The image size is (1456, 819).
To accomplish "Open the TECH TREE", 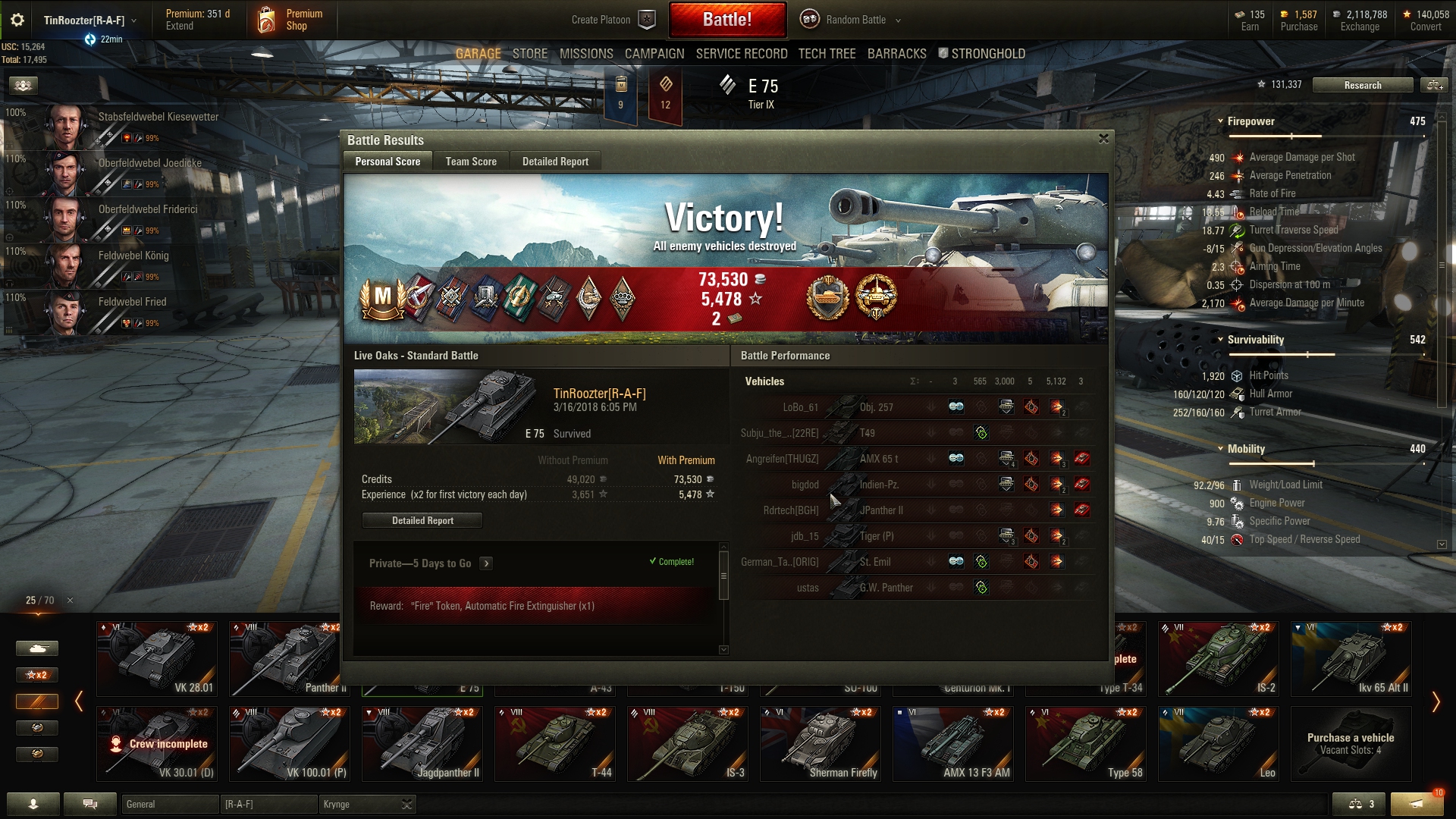I will (827, 54).
